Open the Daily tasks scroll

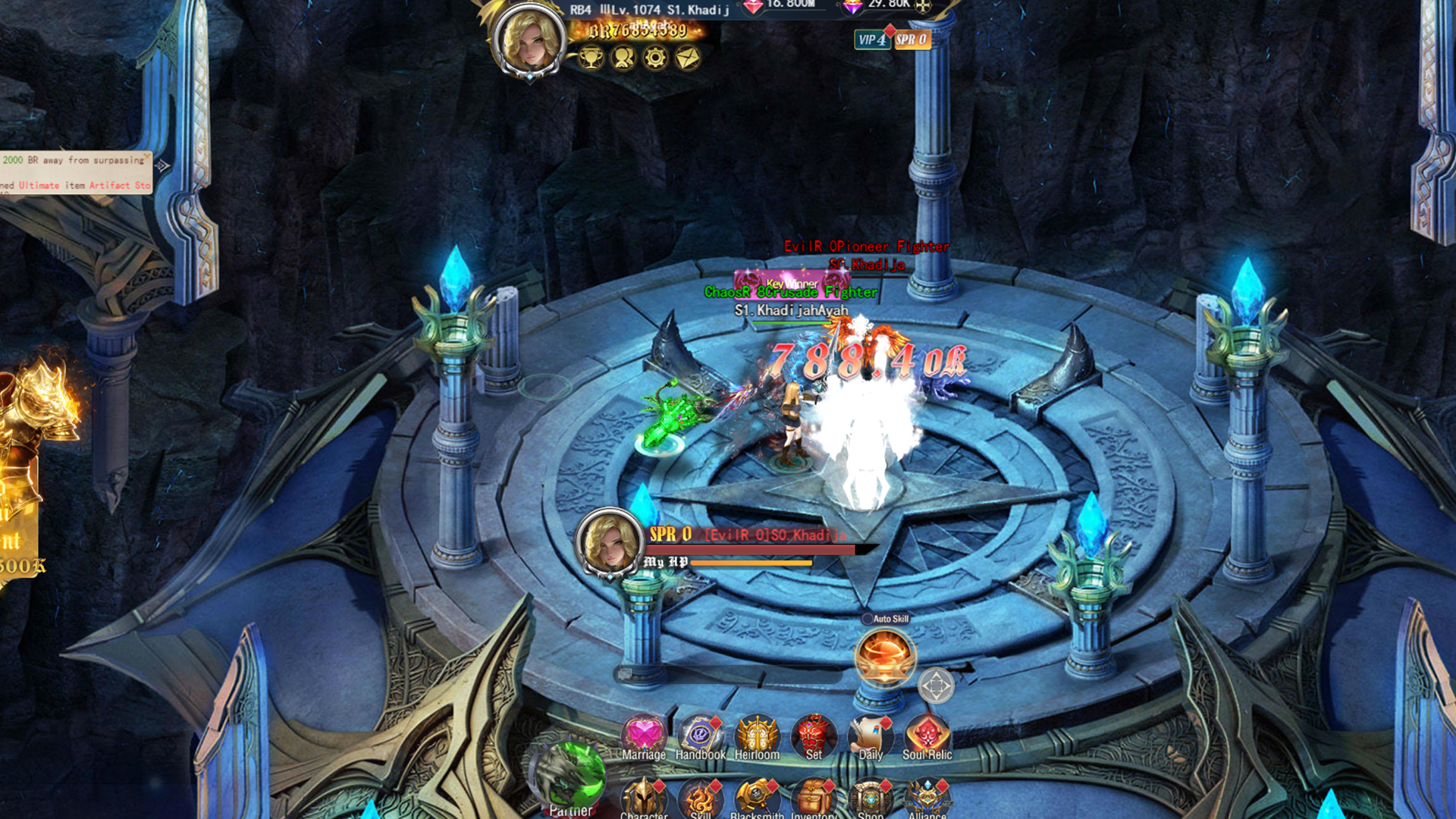click(871, 737)
